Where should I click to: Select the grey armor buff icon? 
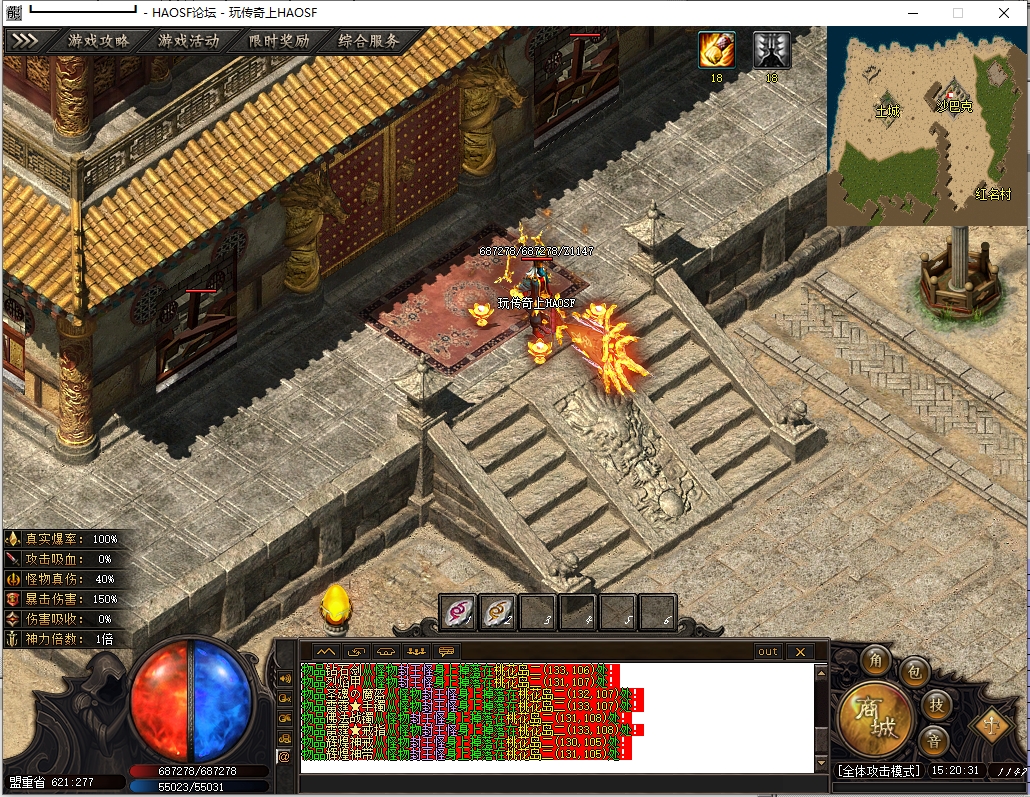click(x=771, y=49)
